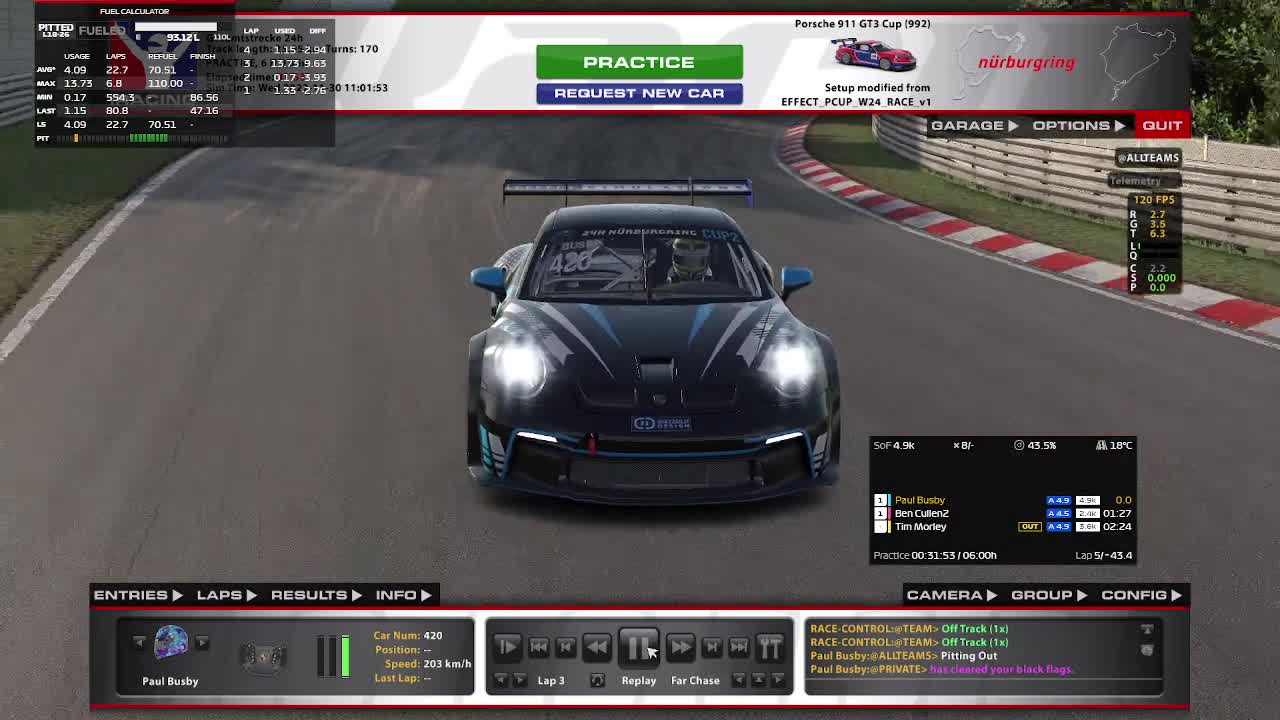The width and height of the screenshot is (1280, 720).
Task: Fast-forward the replay
Action: tap(680, 647)
